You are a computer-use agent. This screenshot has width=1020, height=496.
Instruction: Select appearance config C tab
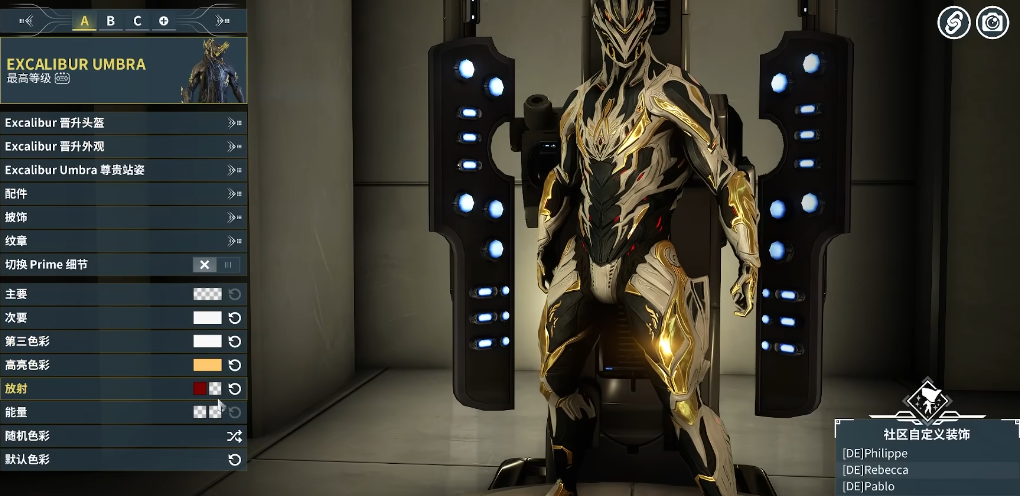pos(137,21)
